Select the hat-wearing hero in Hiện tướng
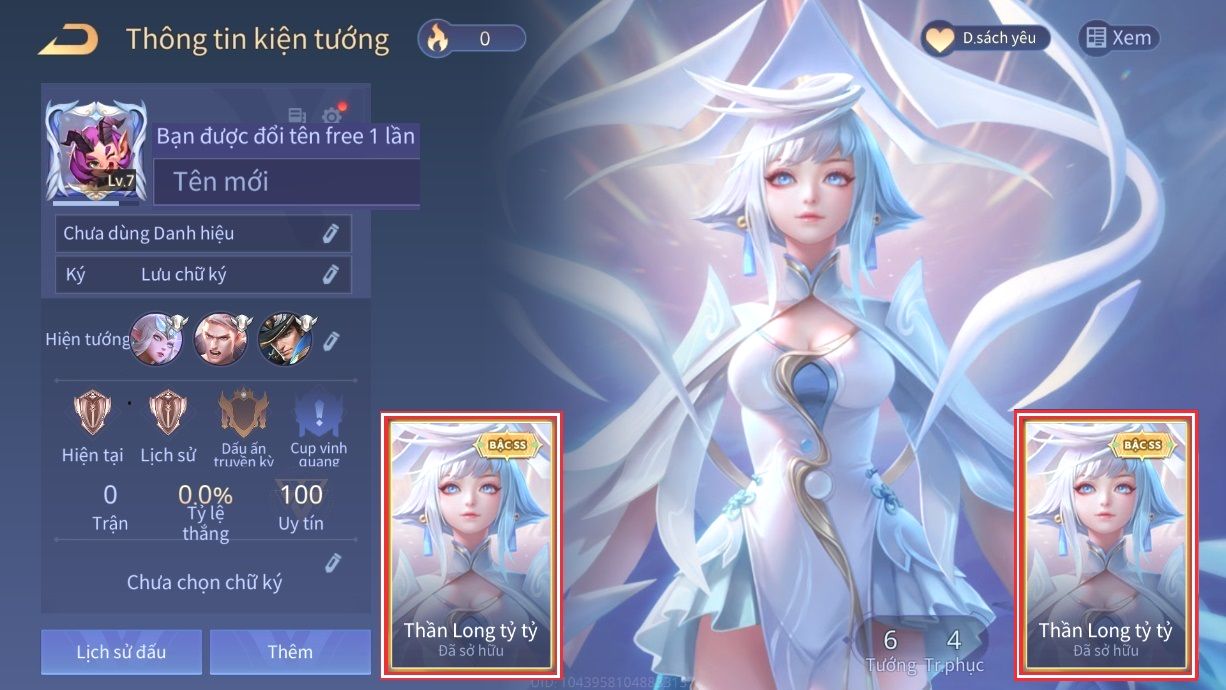 pos(285,339)
